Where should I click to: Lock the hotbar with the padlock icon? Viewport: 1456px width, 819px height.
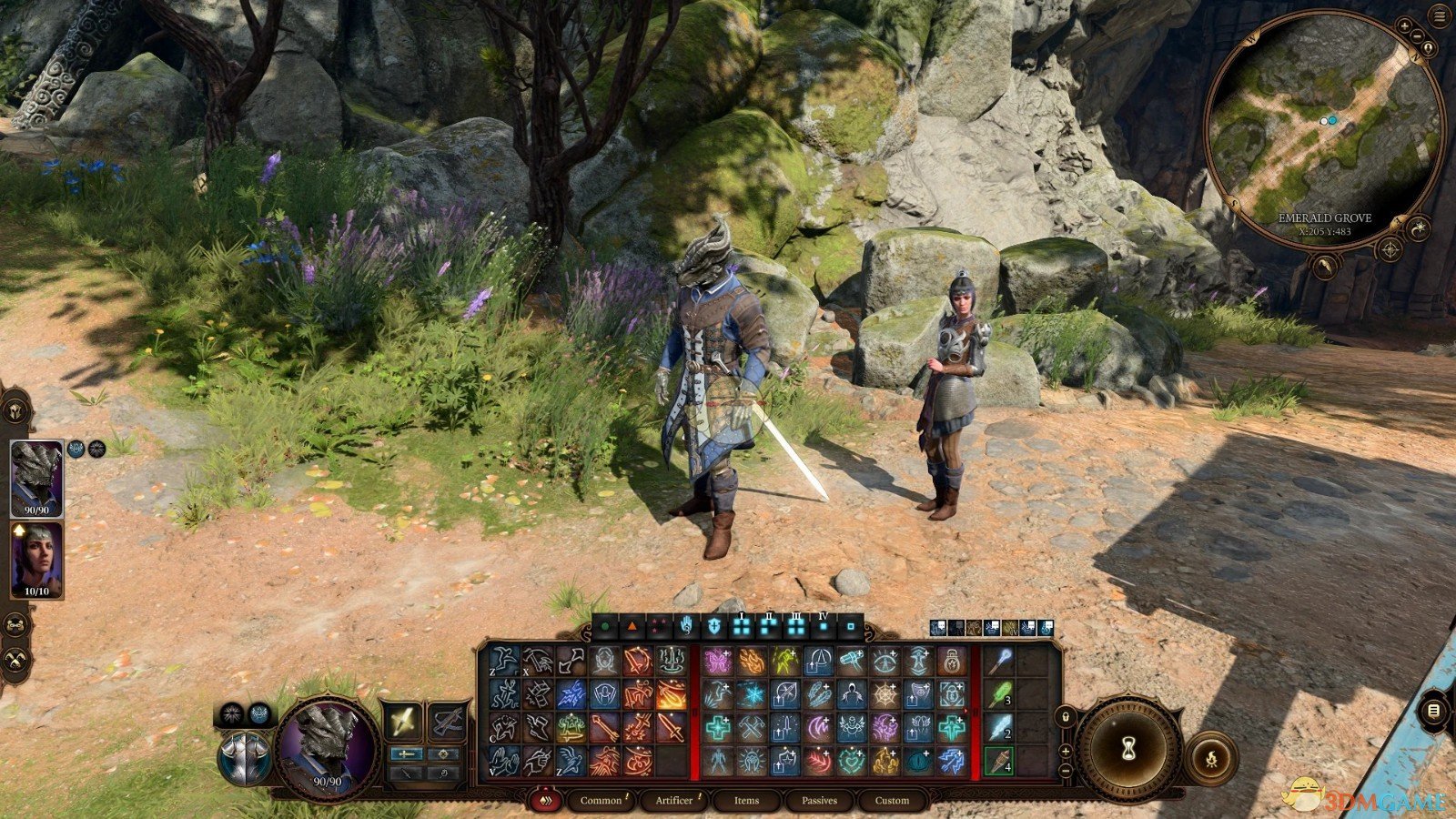click(1066, 717)
